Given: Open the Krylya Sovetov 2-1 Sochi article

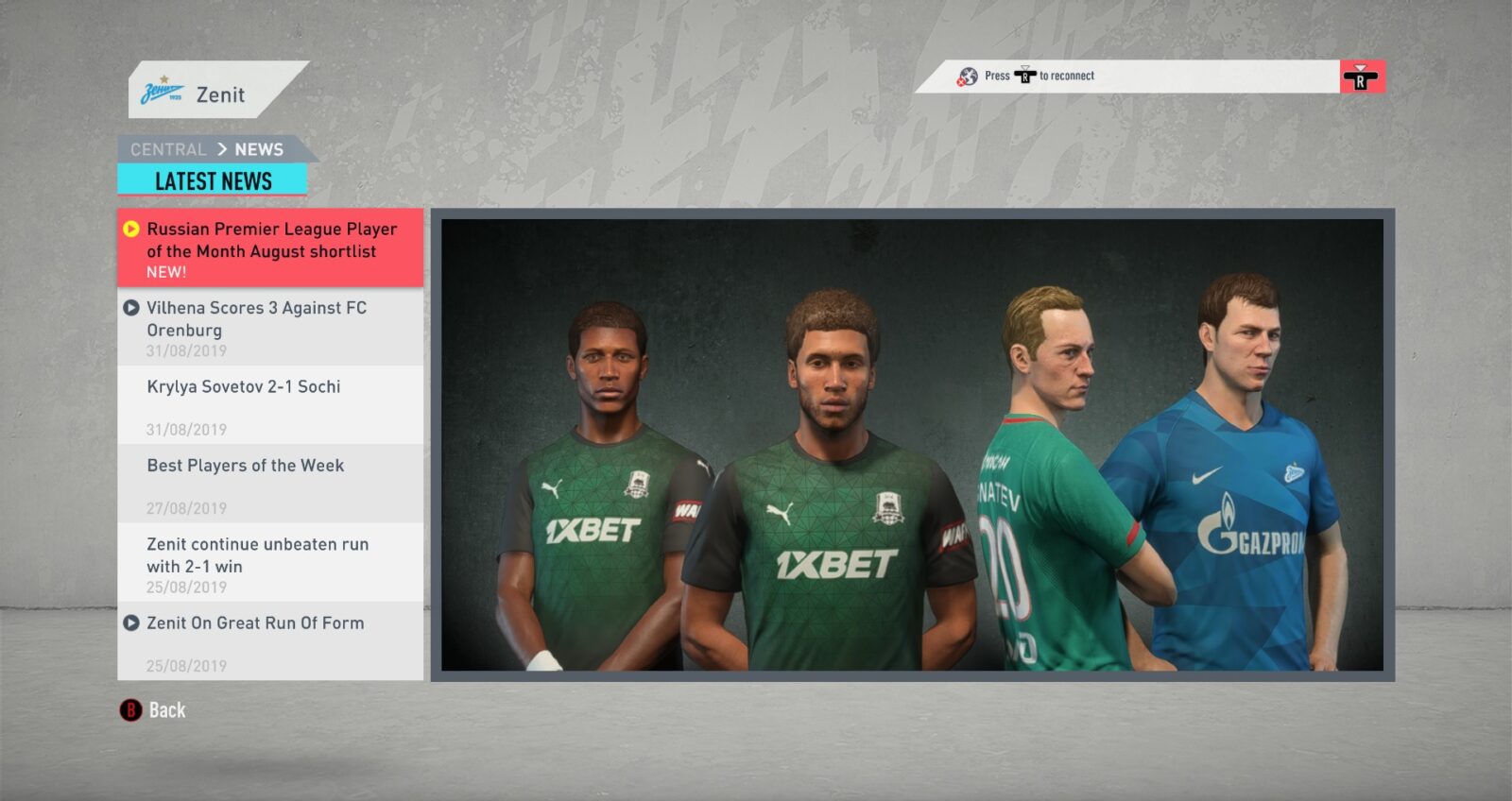Looking at the screenshot, I should [270, 404].
